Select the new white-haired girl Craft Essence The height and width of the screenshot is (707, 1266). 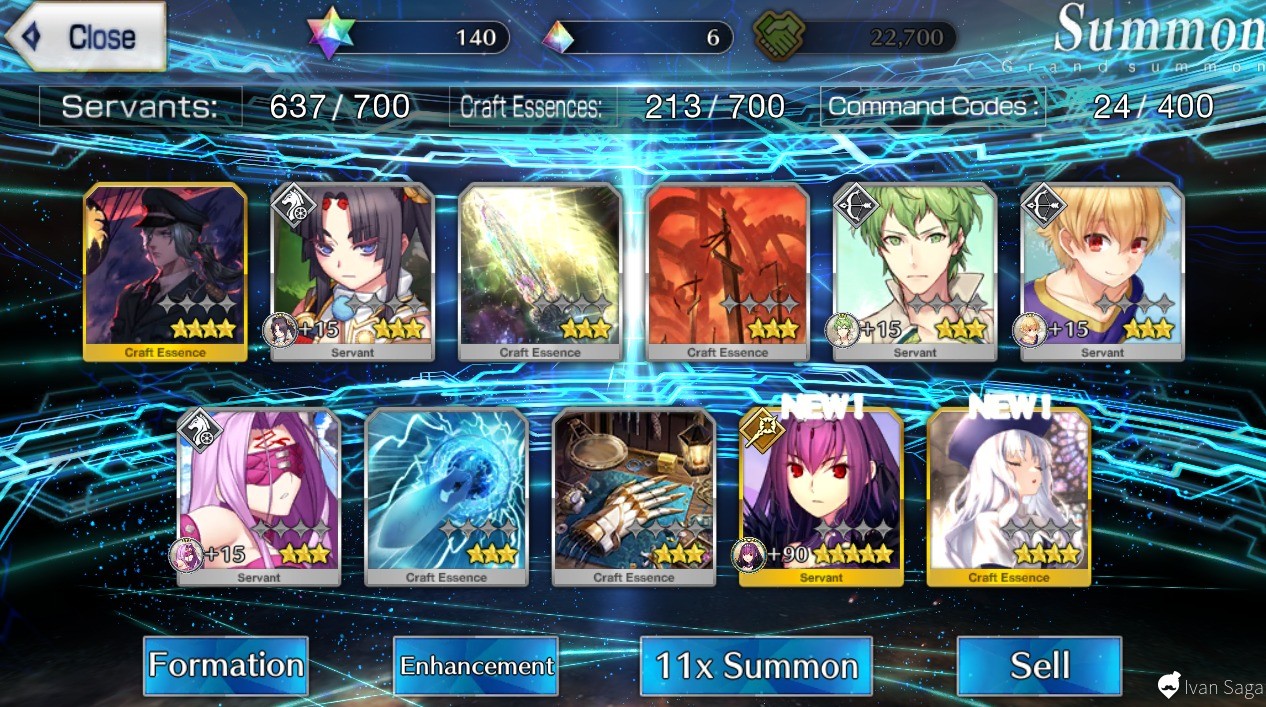(x=1008, y=496)
